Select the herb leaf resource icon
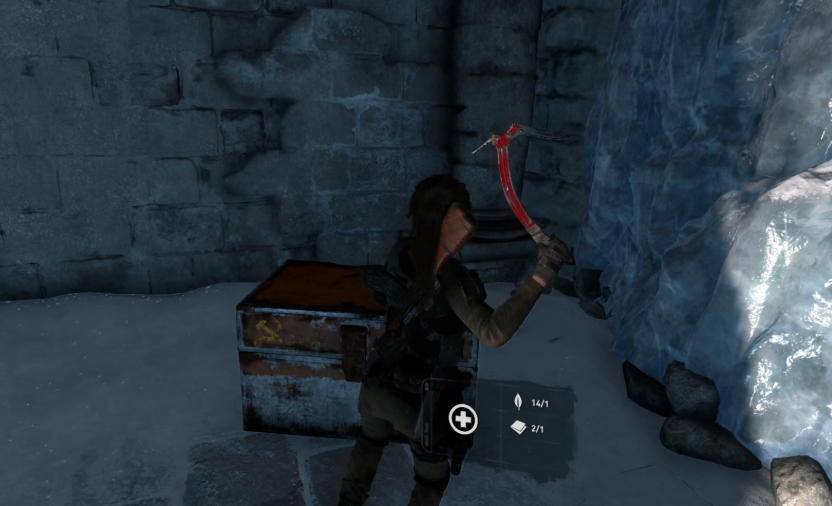The height and width of the screenshot is (506, 832). click(518, 403)
